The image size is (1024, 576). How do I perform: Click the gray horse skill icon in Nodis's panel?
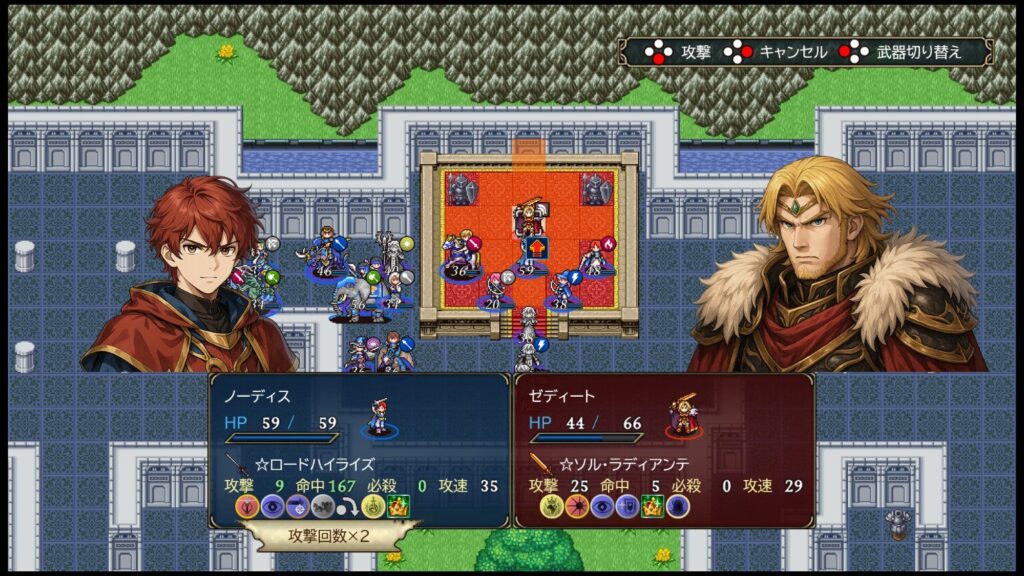(322, 507)
